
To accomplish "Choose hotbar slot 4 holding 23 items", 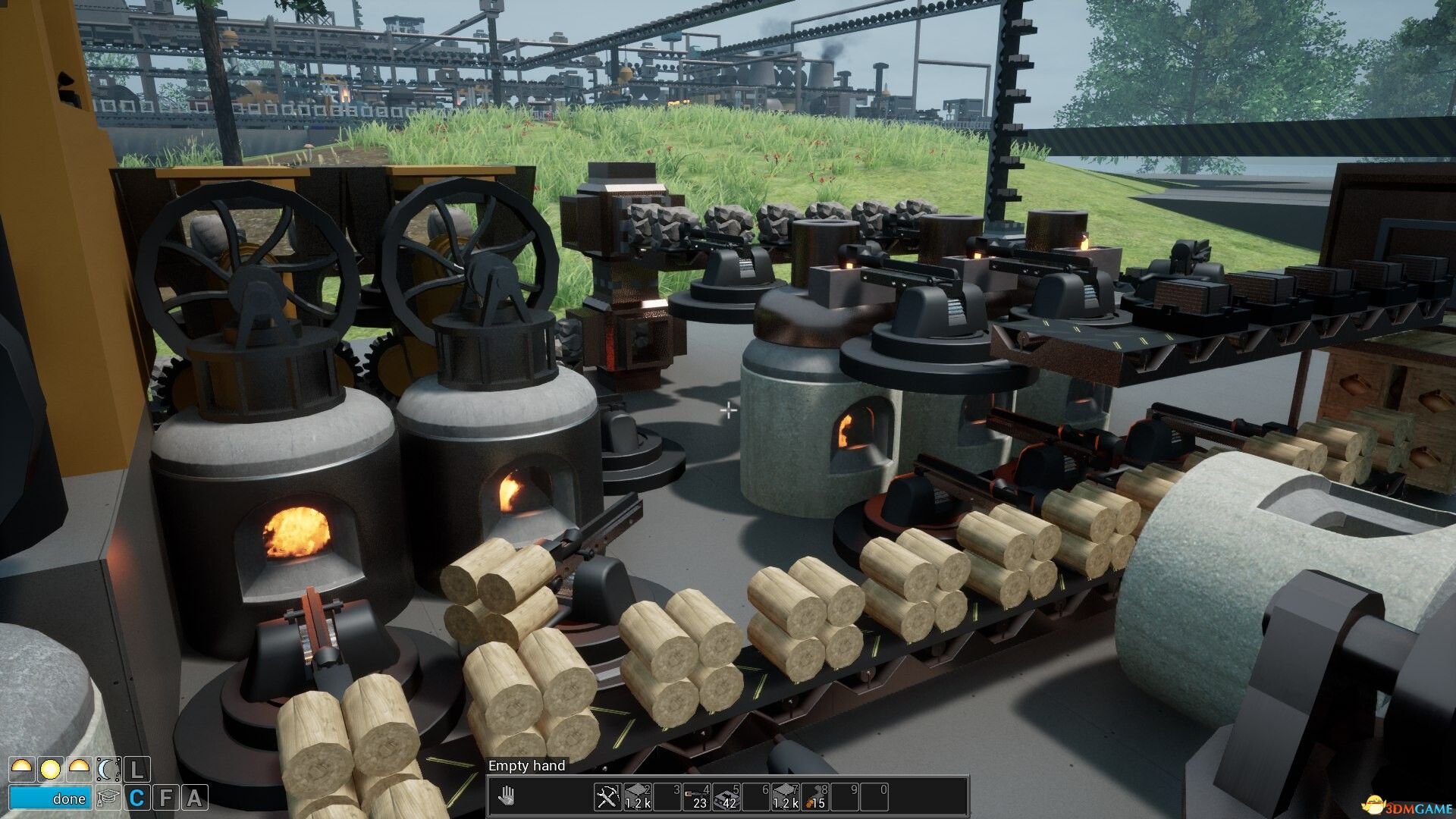I will click(x=696, y=796).
